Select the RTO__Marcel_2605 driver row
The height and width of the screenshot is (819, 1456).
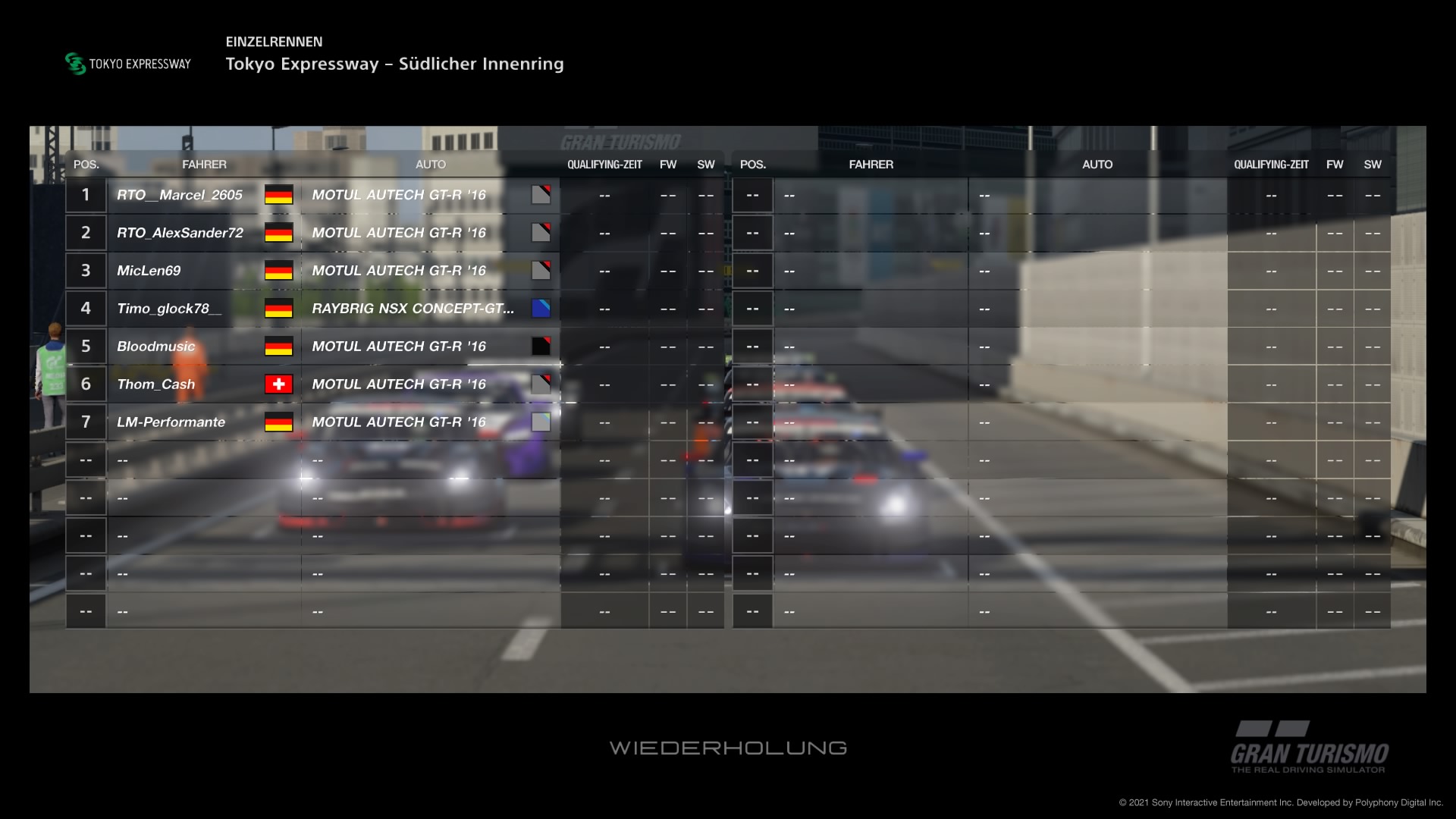tap(180, 195)
